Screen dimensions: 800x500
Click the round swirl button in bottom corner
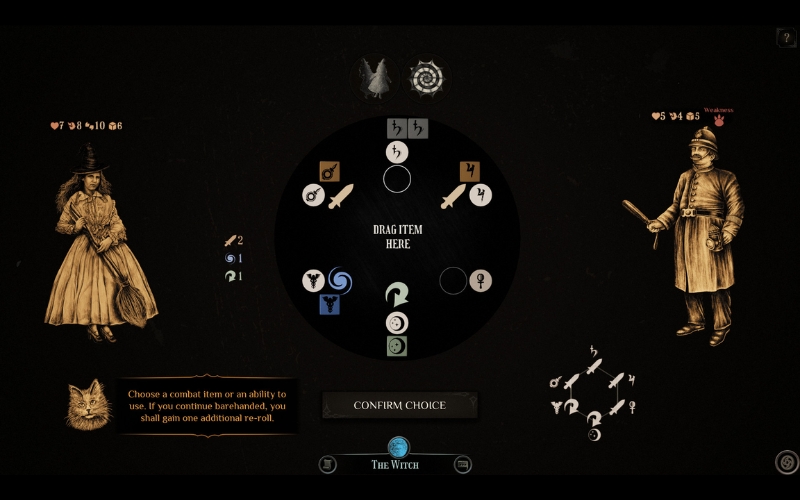(x=786, y=462)
